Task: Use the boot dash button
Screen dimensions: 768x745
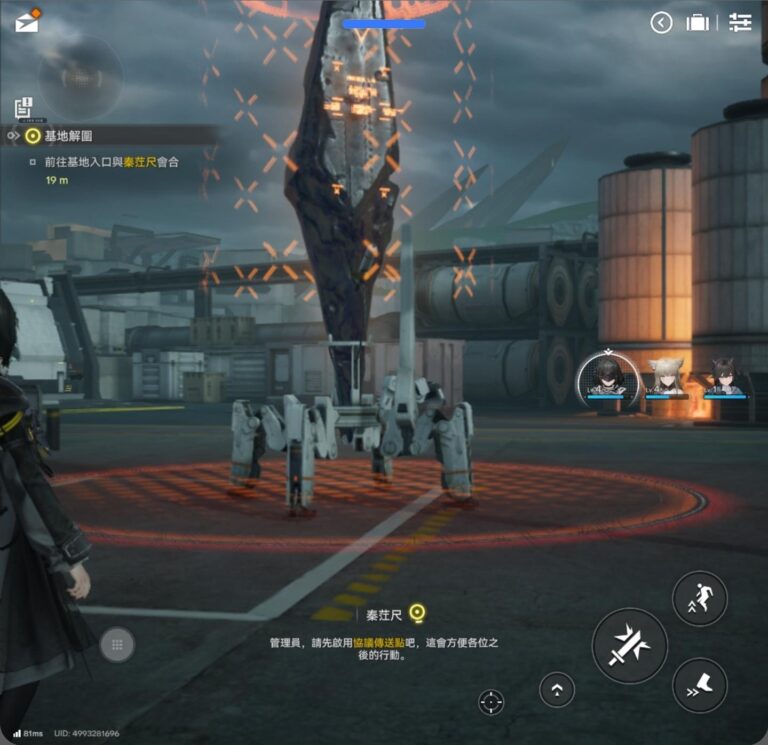Action: coord(699,685)
